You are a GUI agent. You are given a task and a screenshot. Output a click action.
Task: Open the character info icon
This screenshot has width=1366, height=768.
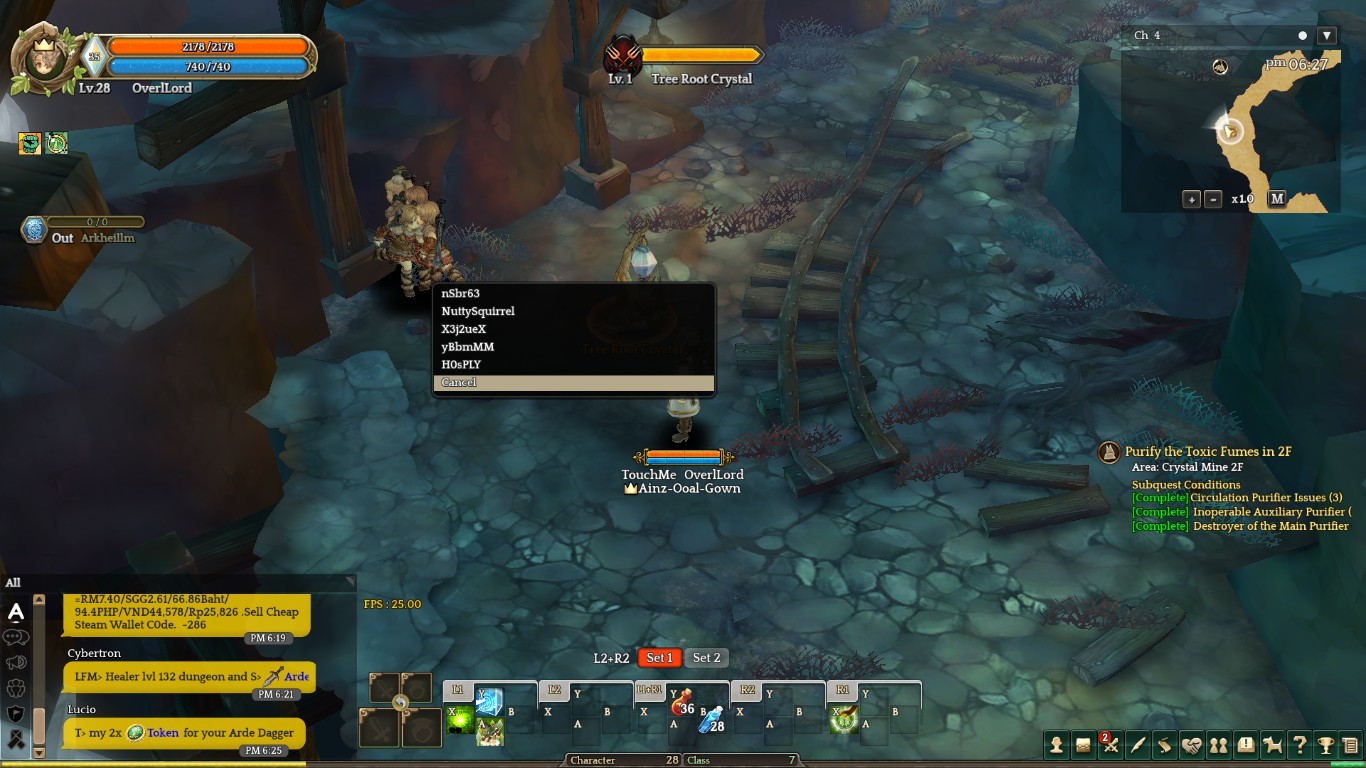1056,745
